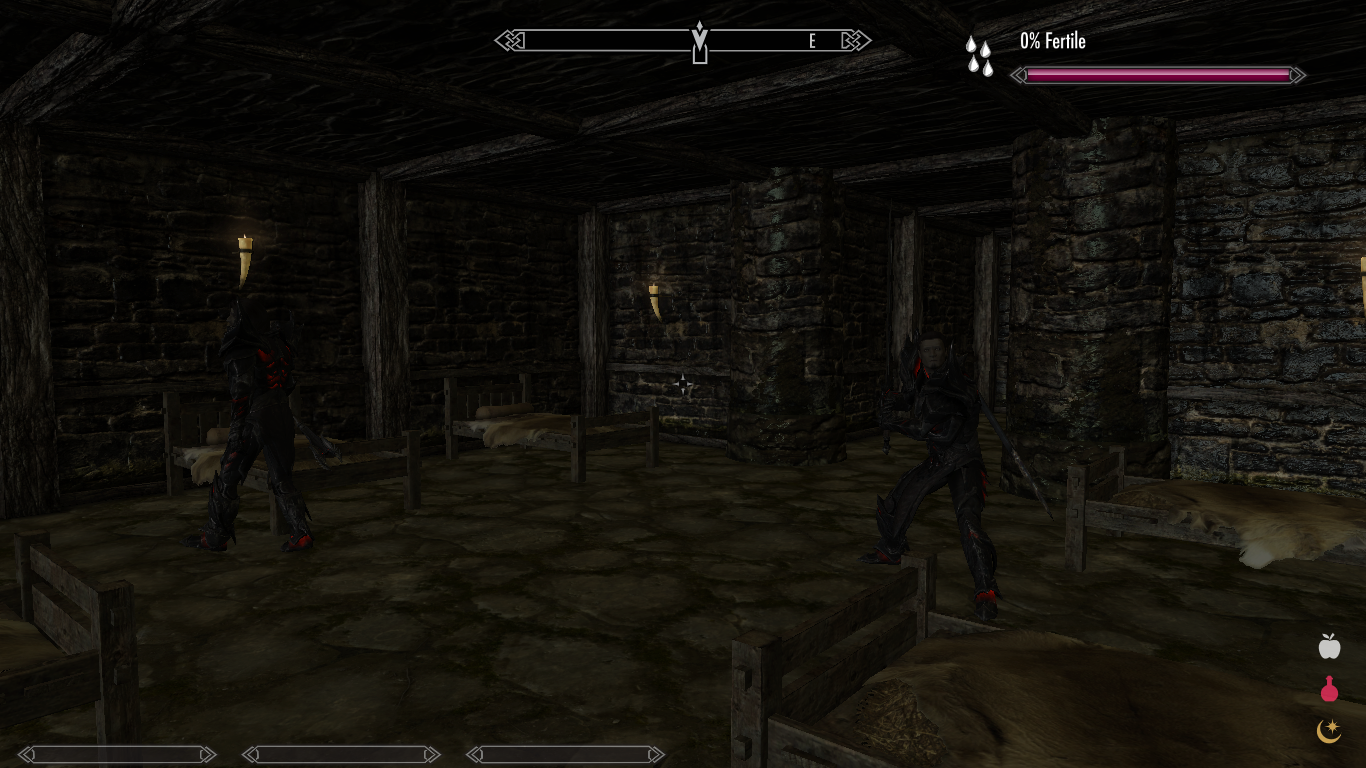Click the middle status bar at the bottom
1366x768 pixels.
[341, 755]
